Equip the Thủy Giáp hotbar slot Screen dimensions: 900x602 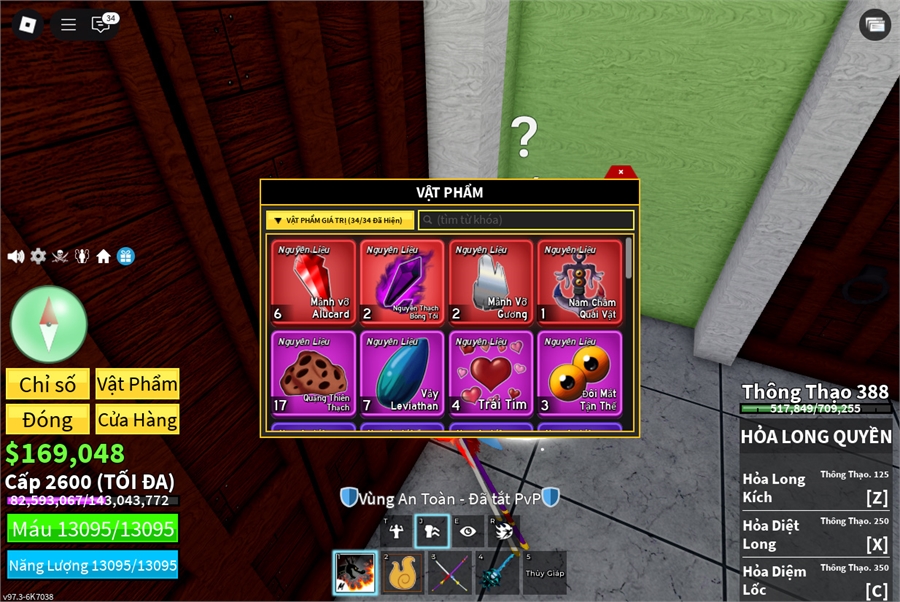point(543,573)
